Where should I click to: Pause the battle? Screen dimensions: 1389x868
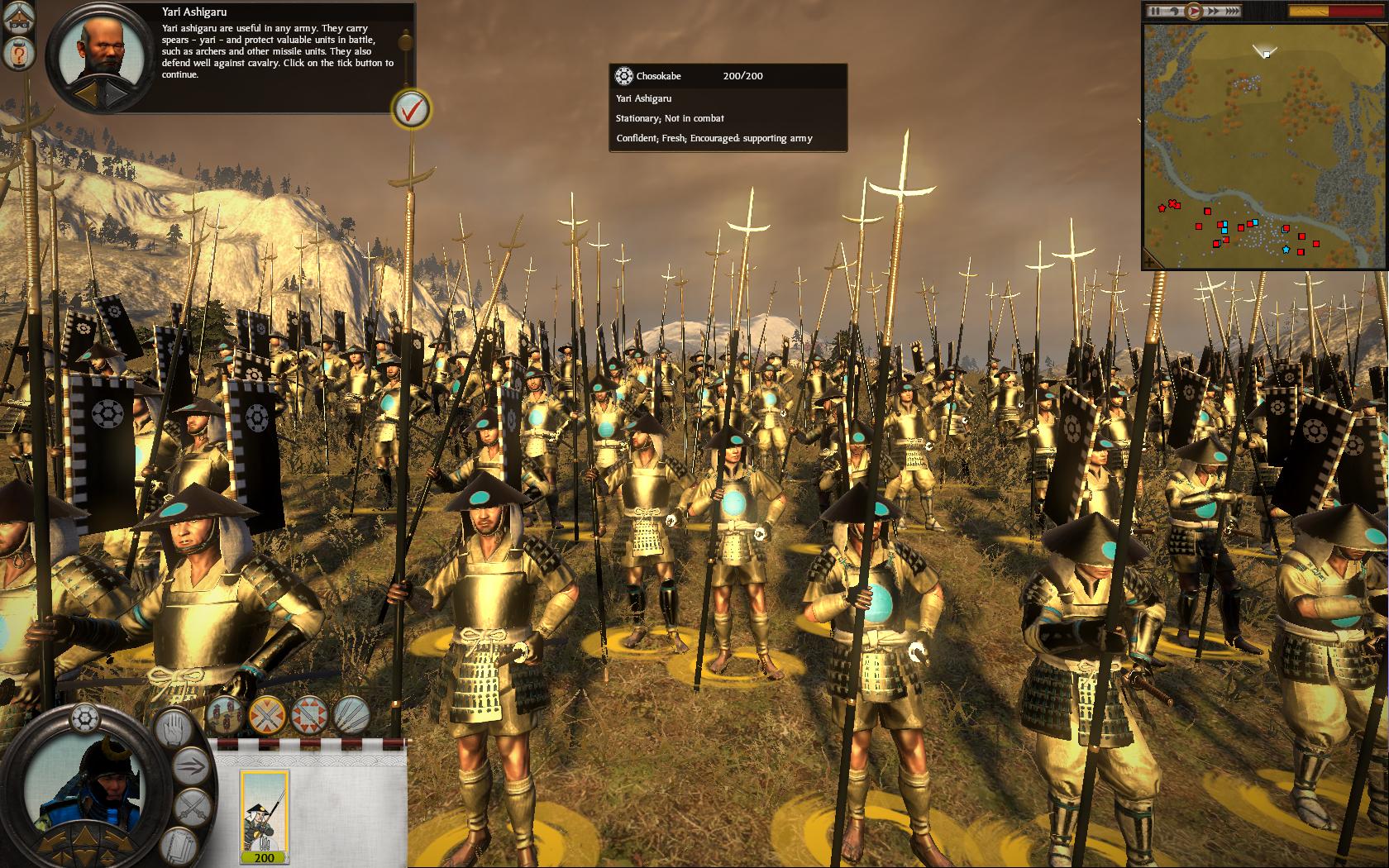coord(1156,12)
